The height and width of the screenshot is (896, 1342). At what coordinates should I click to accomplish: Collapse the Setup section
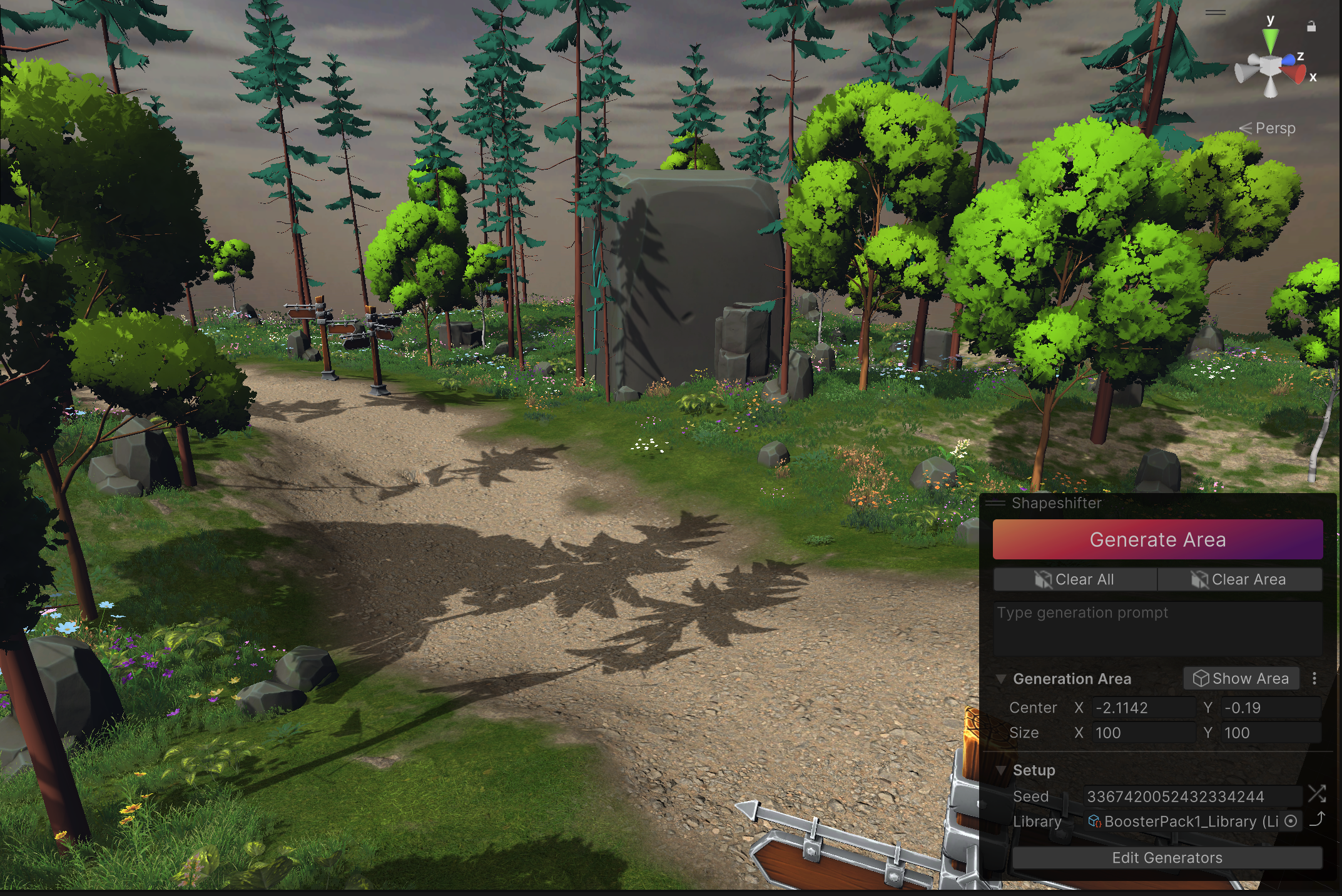[1001, 770]
